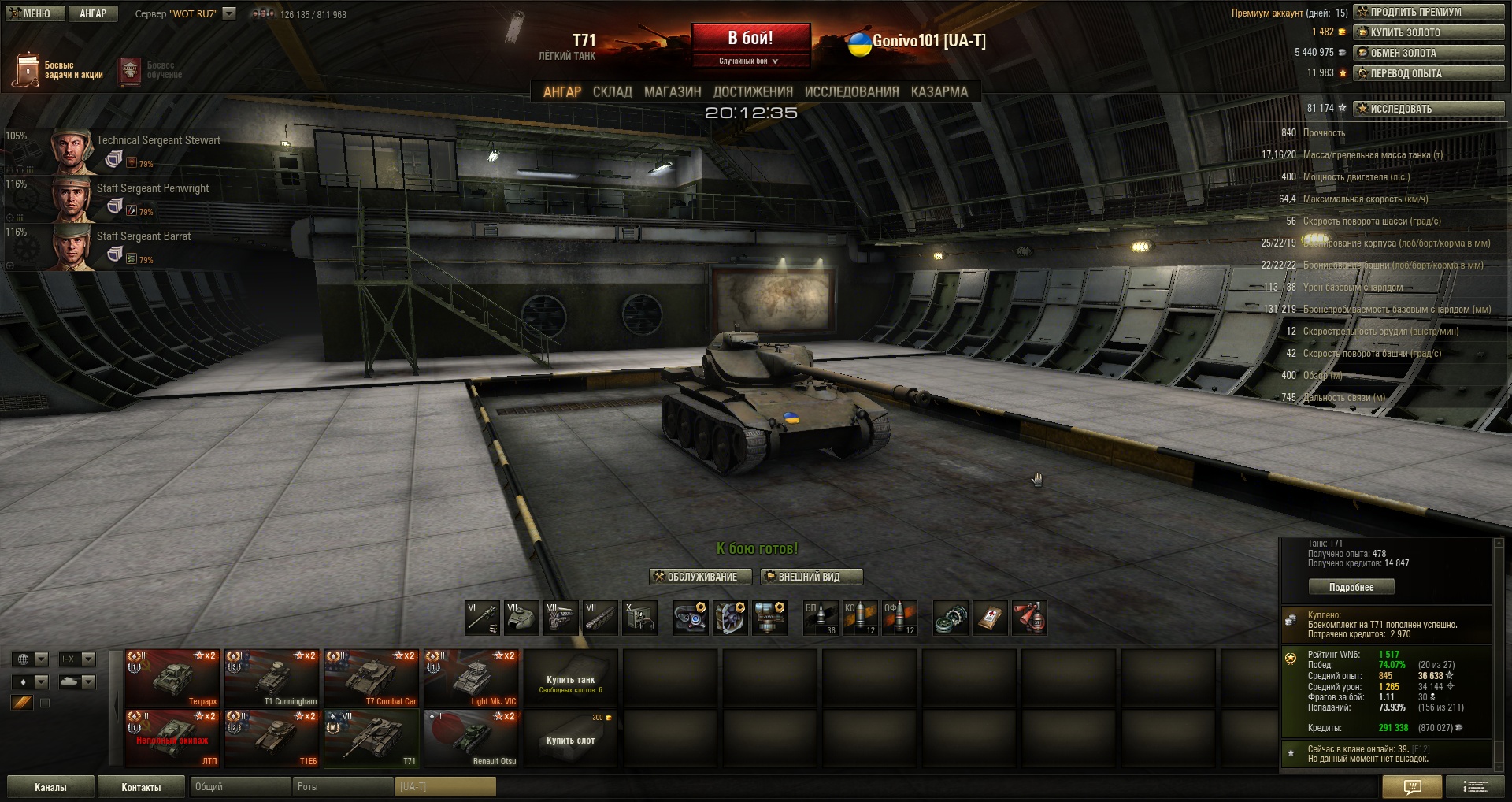This screenshot has width=1512, height=802.
Task: Open ОБМЕН ЗОЛОТА
Action: (1429, 53)
